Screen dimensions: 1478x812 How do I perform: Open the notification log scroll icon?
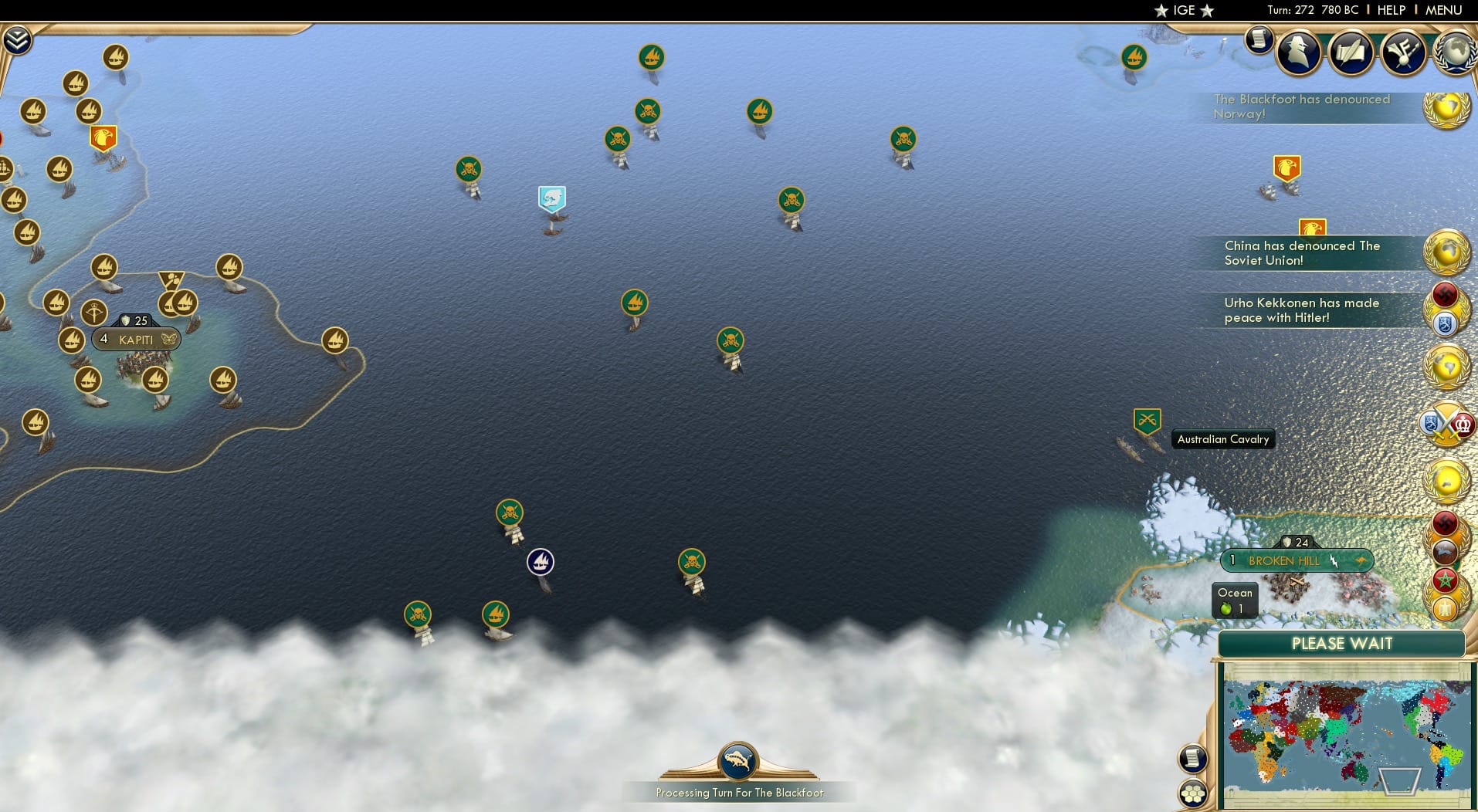1261,40
